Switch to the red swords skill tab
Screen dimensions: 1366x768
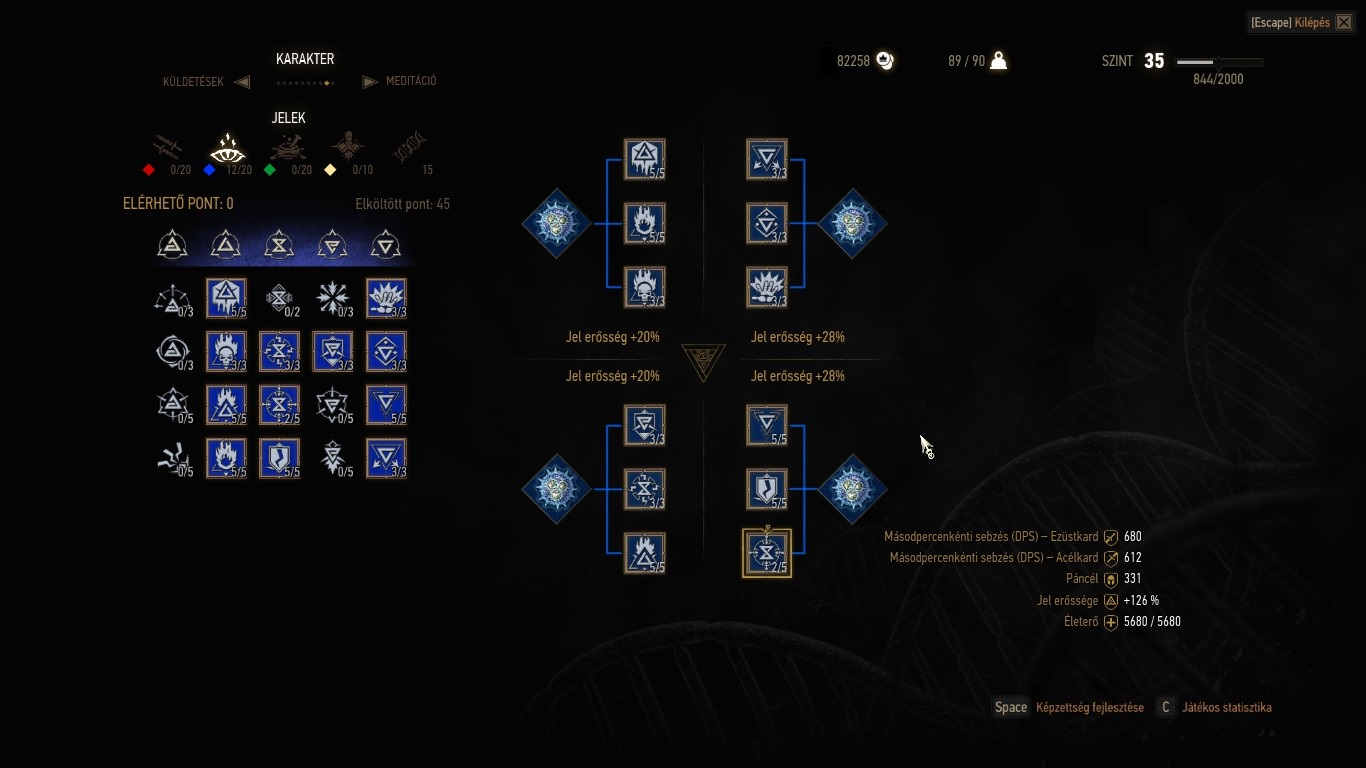tap(166, 150)
